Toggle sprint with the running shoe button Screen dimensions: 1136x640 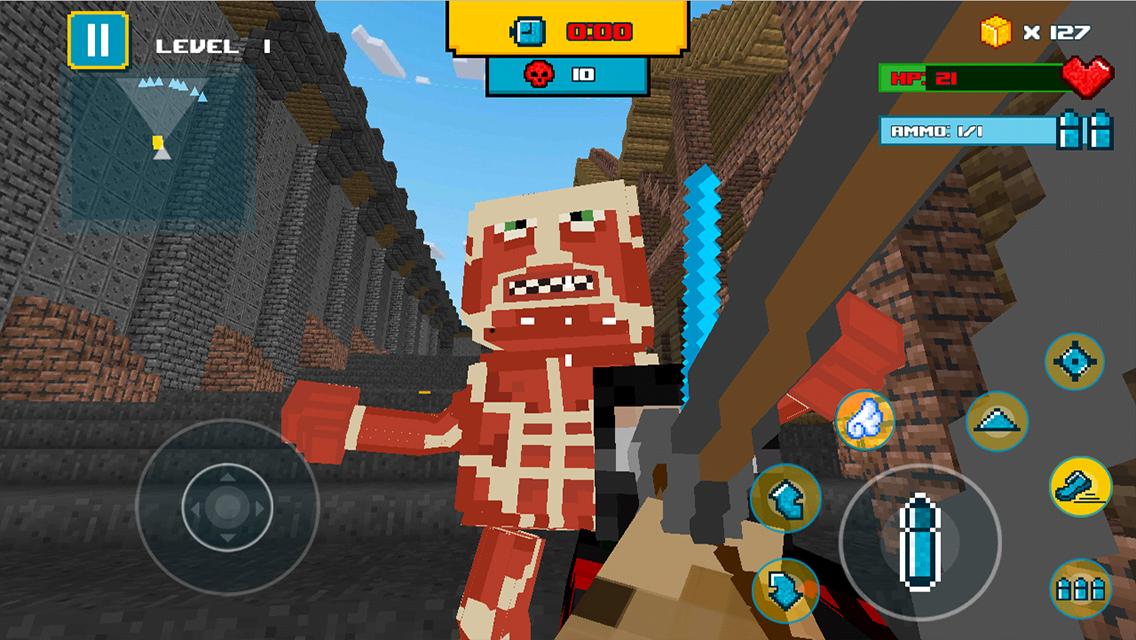[1080, 487]
